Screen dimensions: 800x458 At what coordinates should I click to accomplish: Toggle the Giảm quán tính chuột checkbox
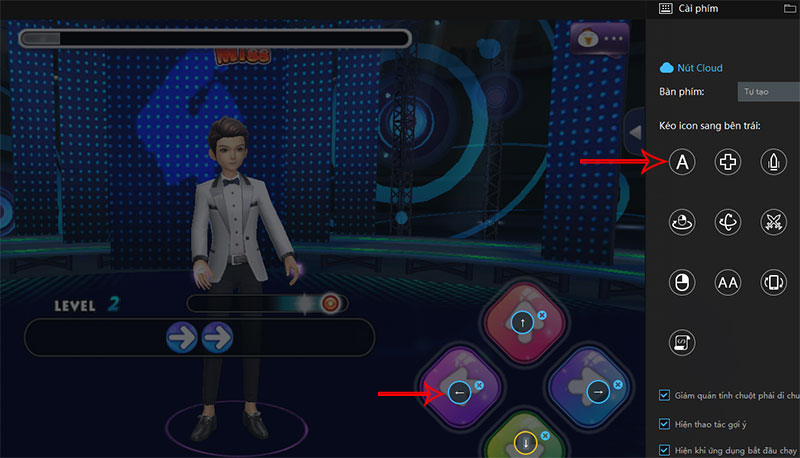[x=667, y=395]
